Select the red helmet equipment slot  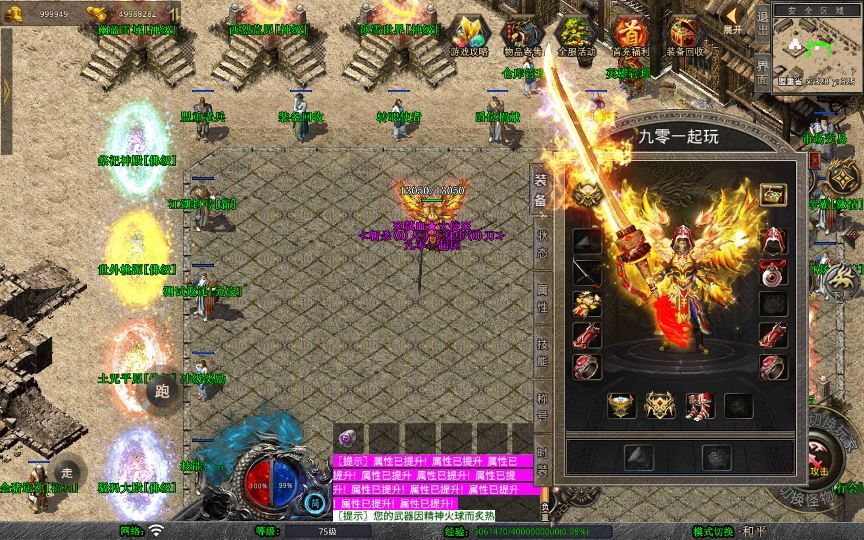(774, 241)
